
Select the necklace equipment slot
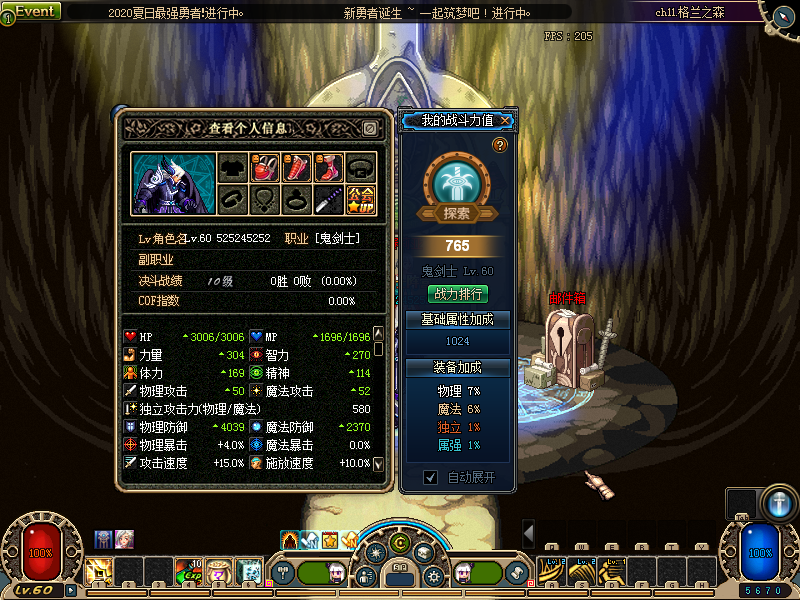coord(264,200)
